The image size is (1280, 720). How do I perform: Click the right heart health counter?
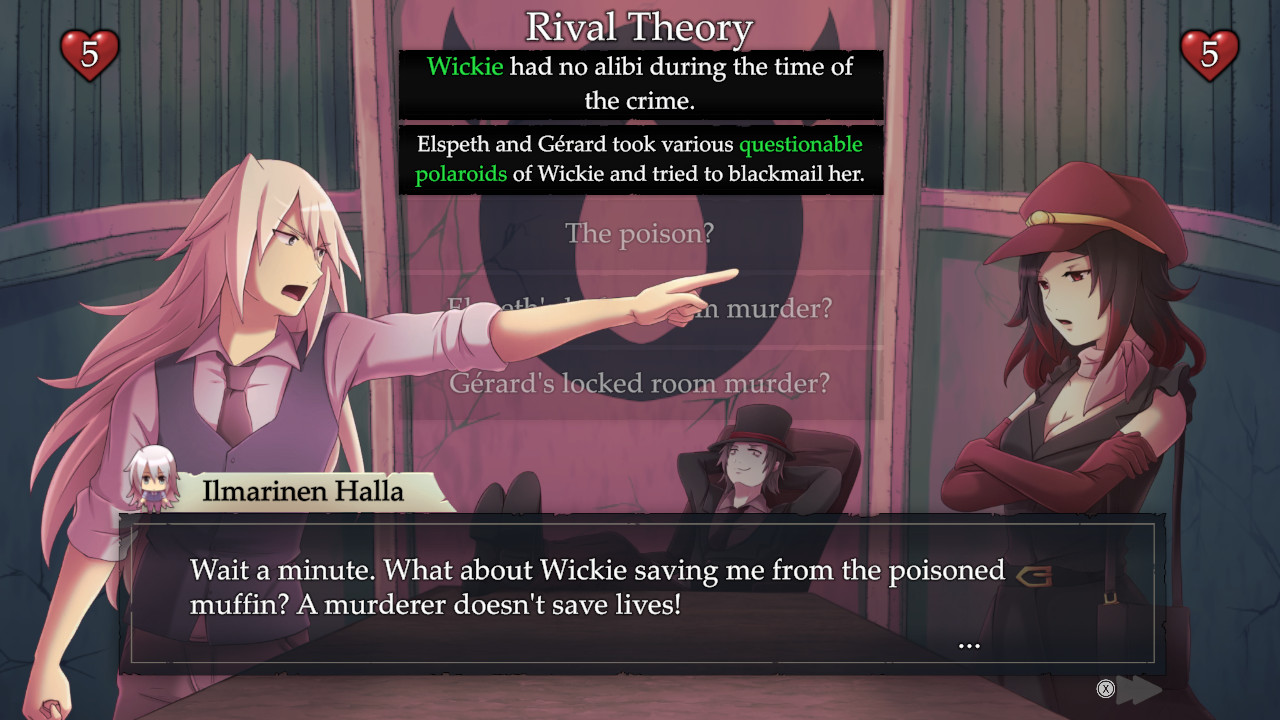tap(1210, 55)
